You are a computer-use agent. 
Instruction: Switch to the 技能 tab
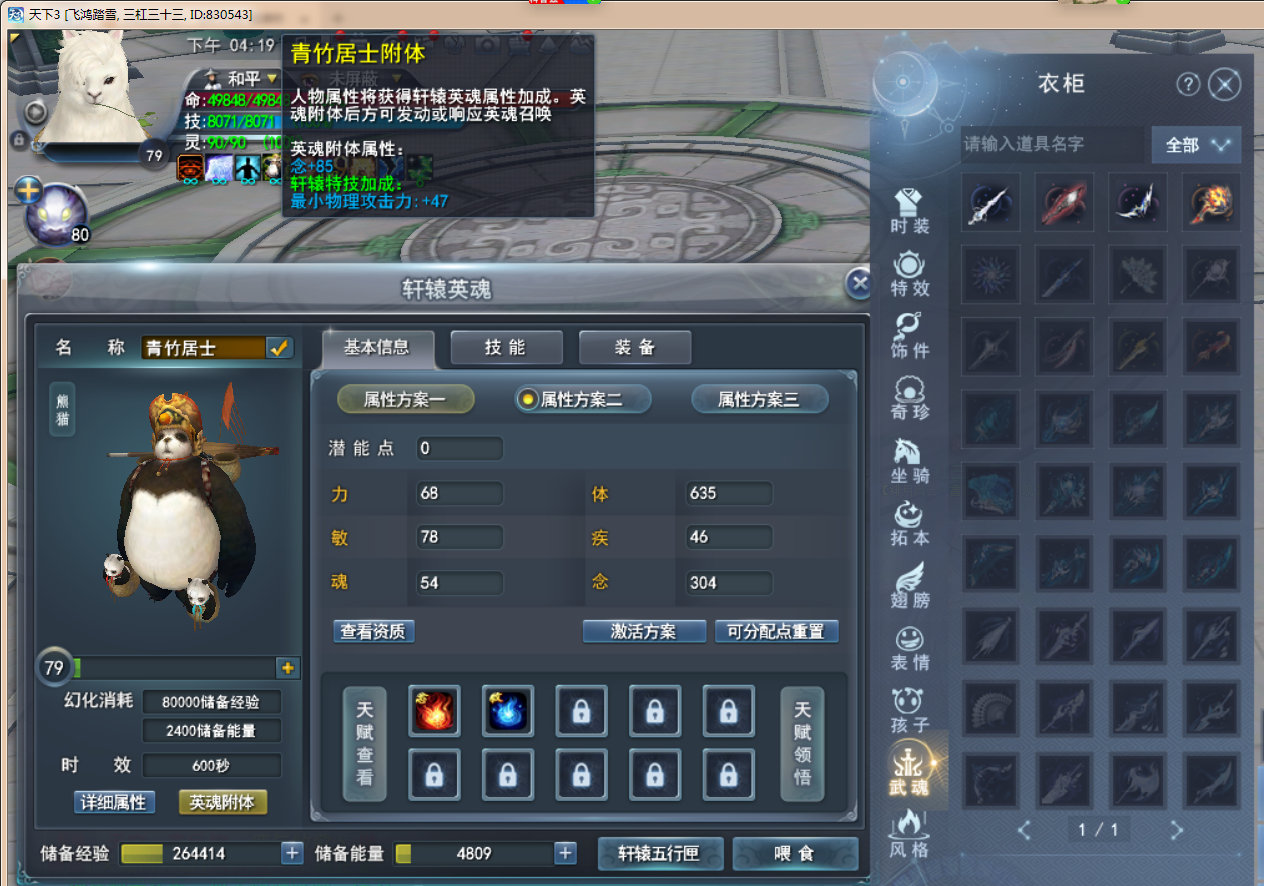505,347
